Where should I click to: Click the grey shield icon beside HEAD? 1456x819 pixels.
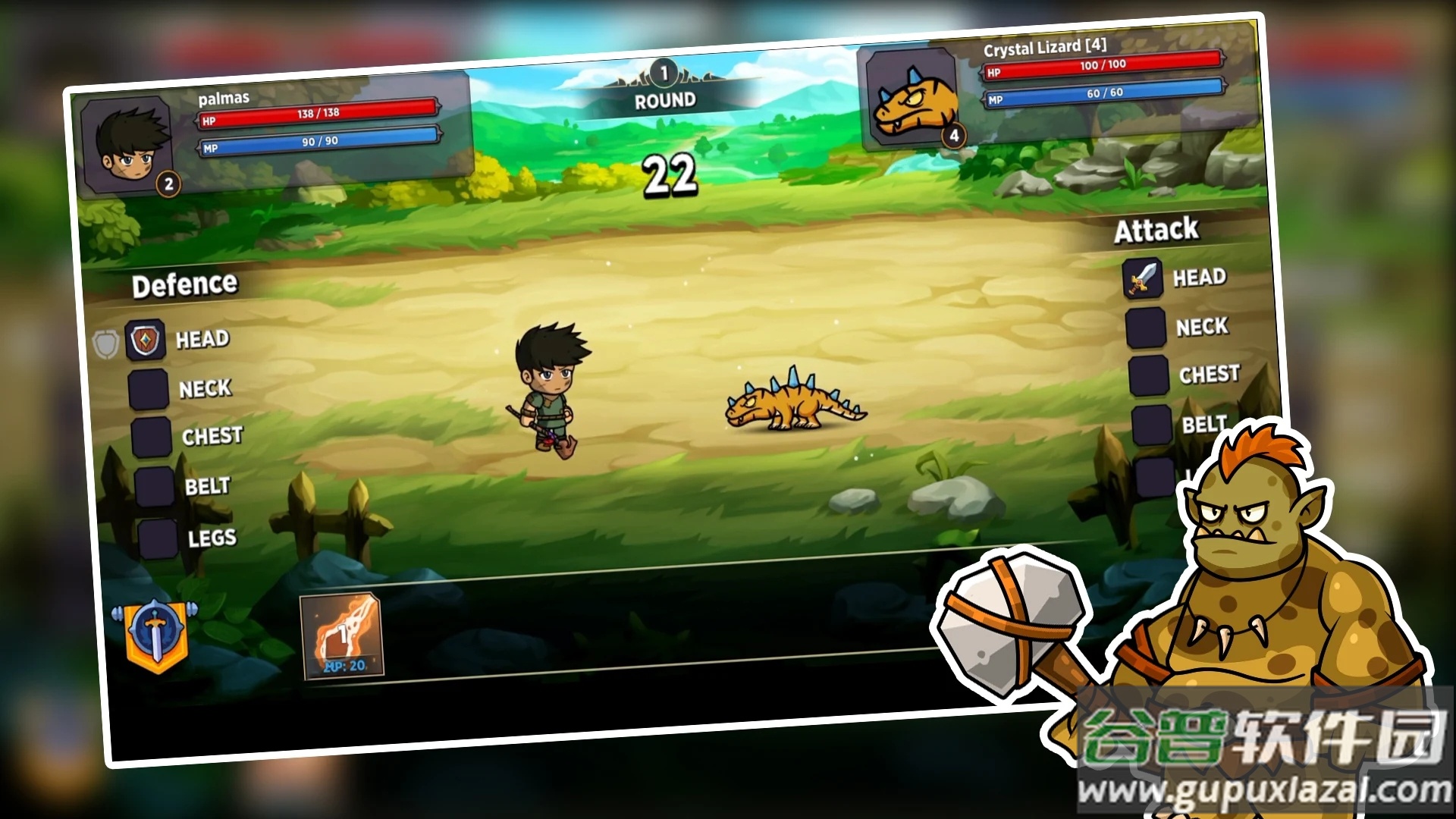pos(105,344)
